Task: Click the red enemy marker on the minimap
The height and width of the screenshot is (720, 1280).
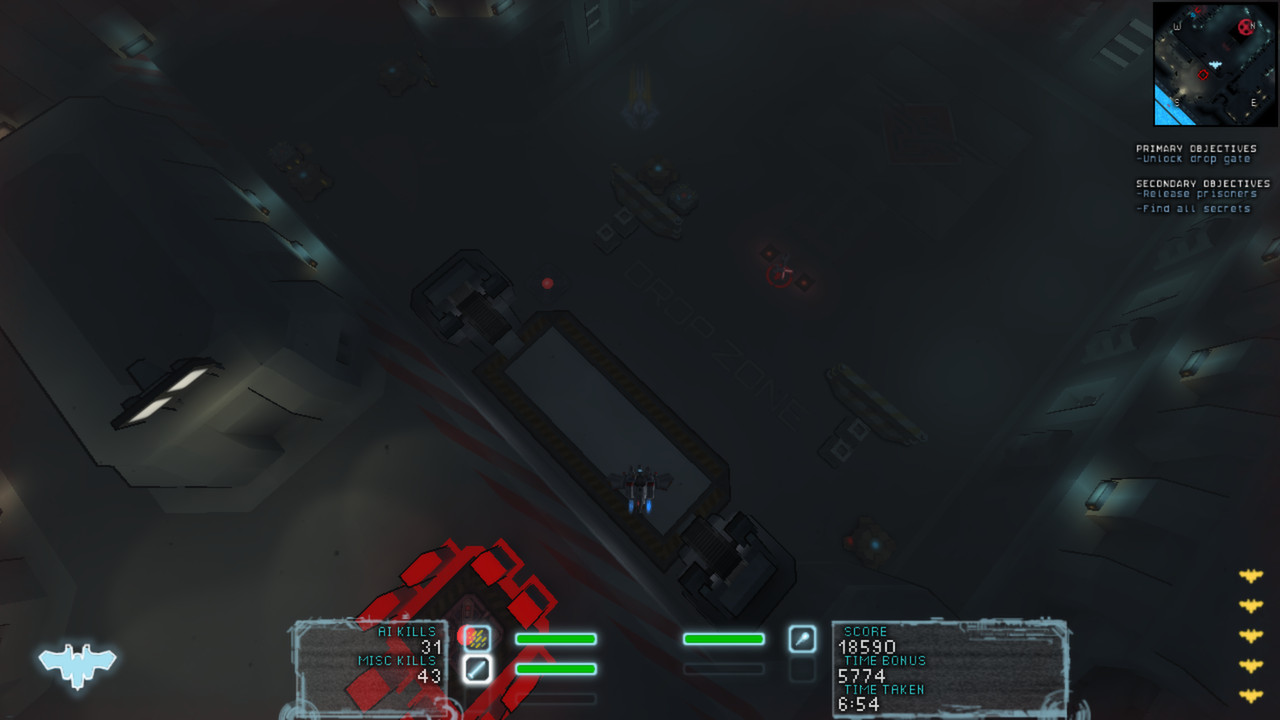Action: [x=1245, y=27]
